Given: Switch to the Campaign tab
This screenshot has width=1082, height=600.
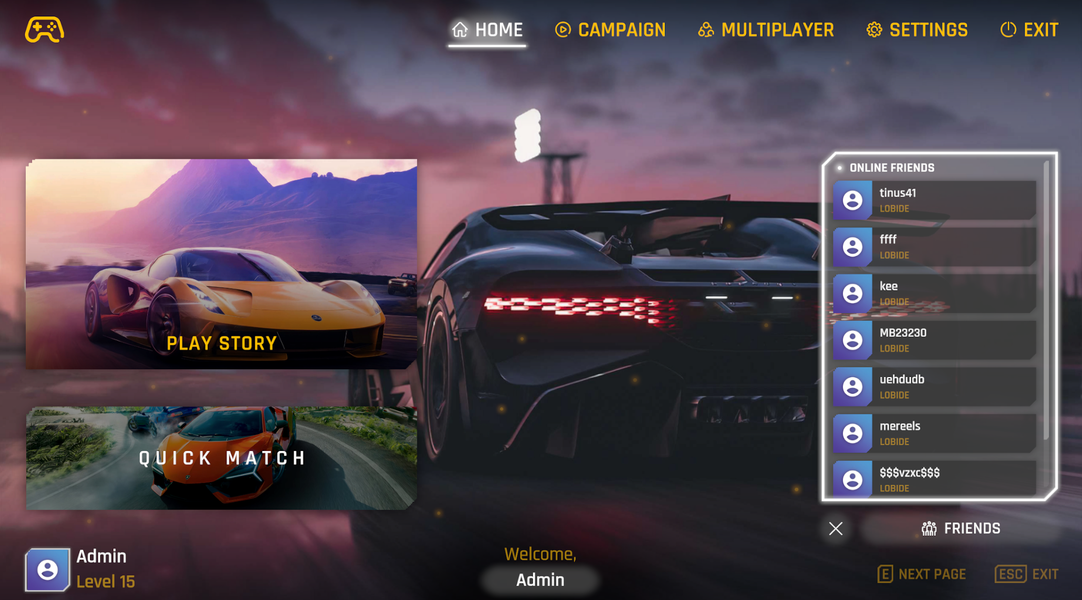Looking at the screenshot, I should click(610, 30).
